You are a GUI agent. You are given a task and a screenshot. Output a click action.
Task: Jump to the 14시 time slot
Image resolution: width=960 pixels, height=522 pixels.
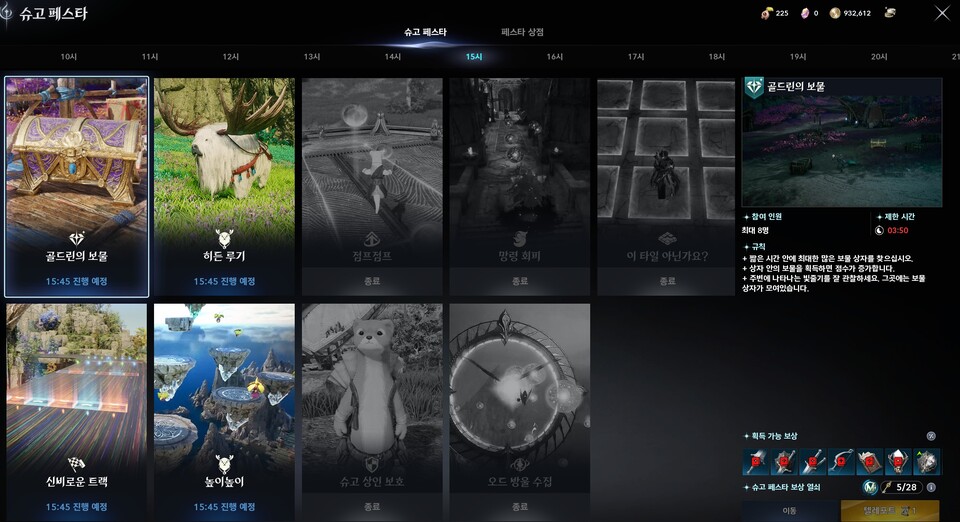(x=393, y=57)
